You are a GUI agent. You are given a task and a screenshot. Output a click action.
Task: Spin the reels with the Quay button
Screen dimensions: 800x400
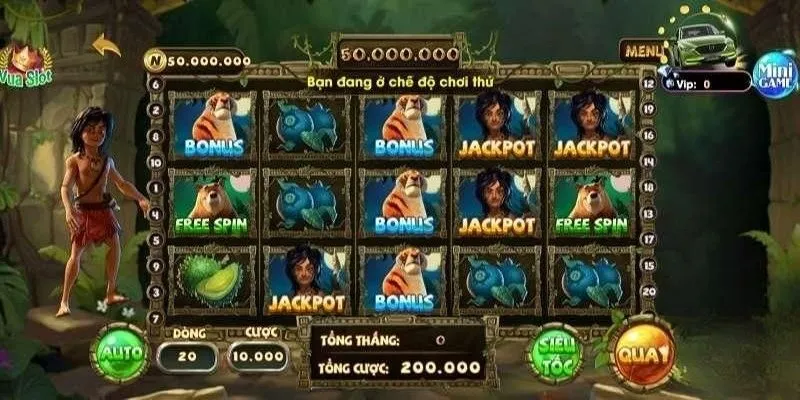642,354
